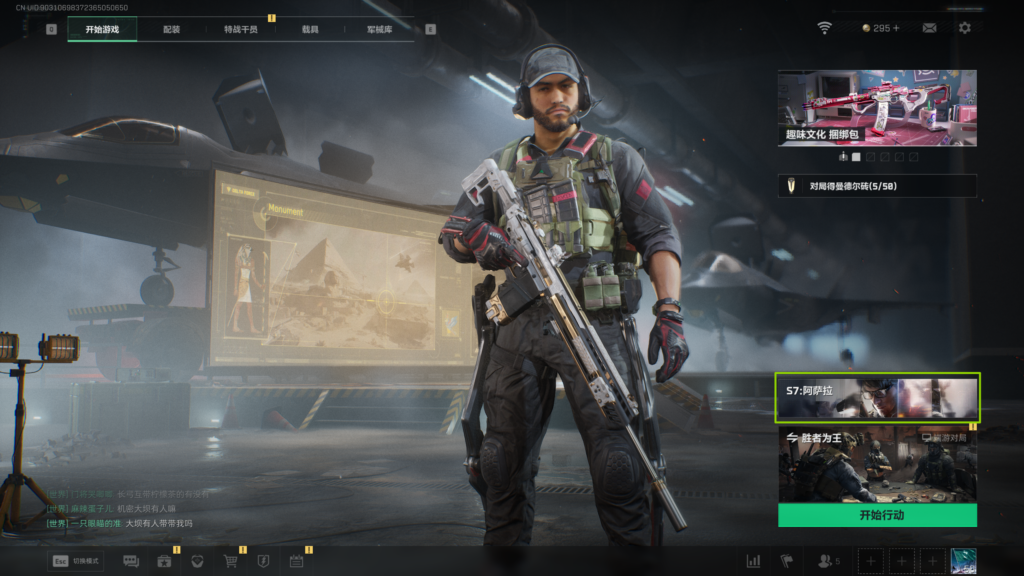View the 趣味文化 捆绑包 bundle banner

pos(877,108)
